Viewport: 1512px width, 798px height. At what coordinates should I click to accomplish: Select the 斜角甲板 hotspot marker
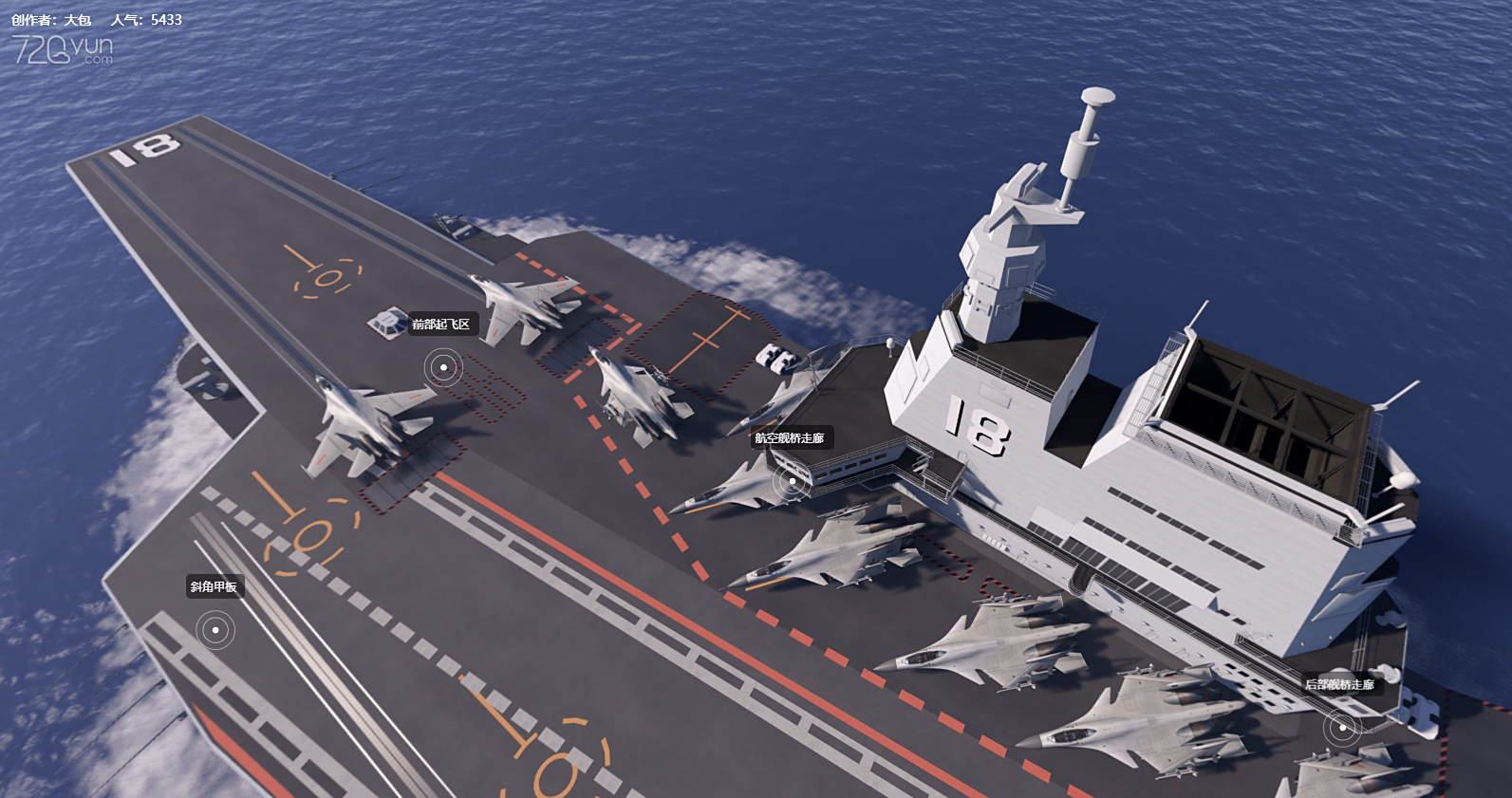[x=215, y=630]
